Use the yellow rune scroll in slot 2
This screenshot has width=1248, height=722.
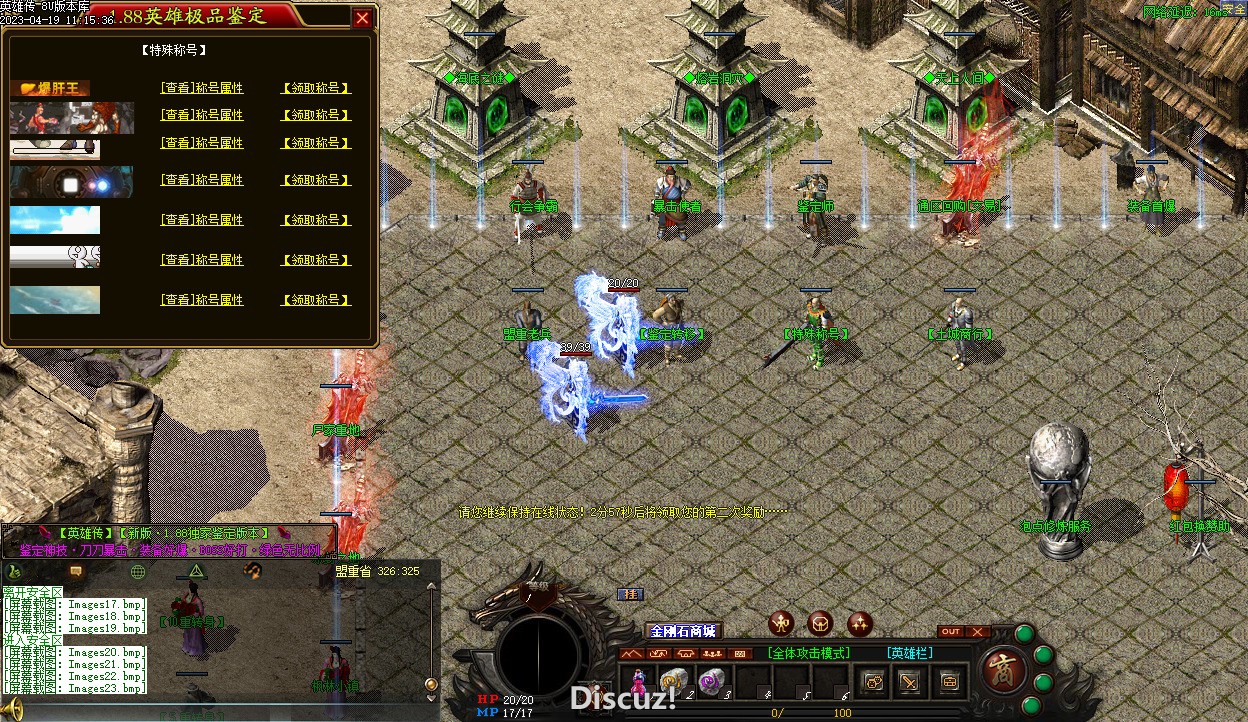[673, 680]
